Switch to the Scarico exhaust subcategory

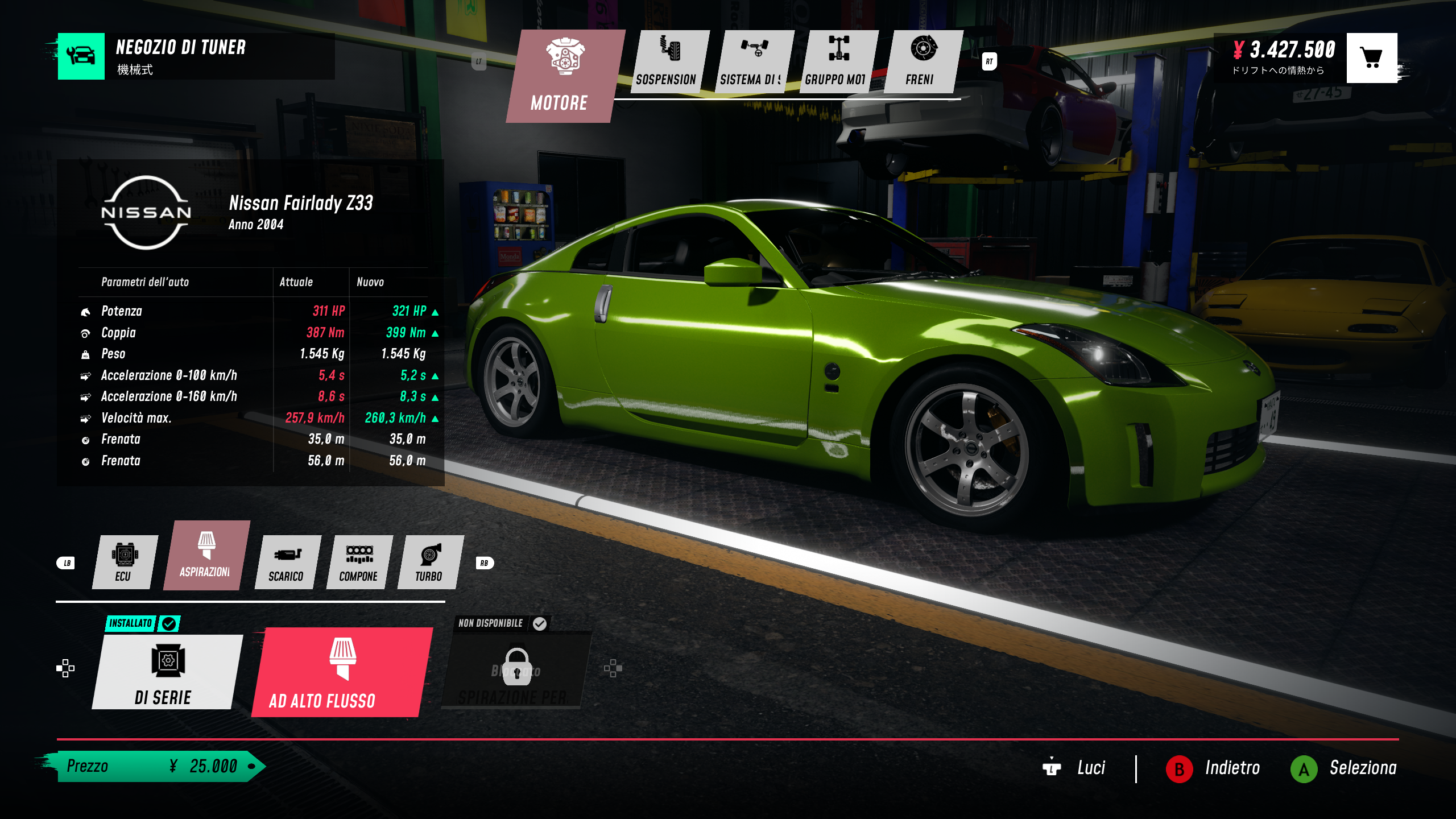[287, 562]
